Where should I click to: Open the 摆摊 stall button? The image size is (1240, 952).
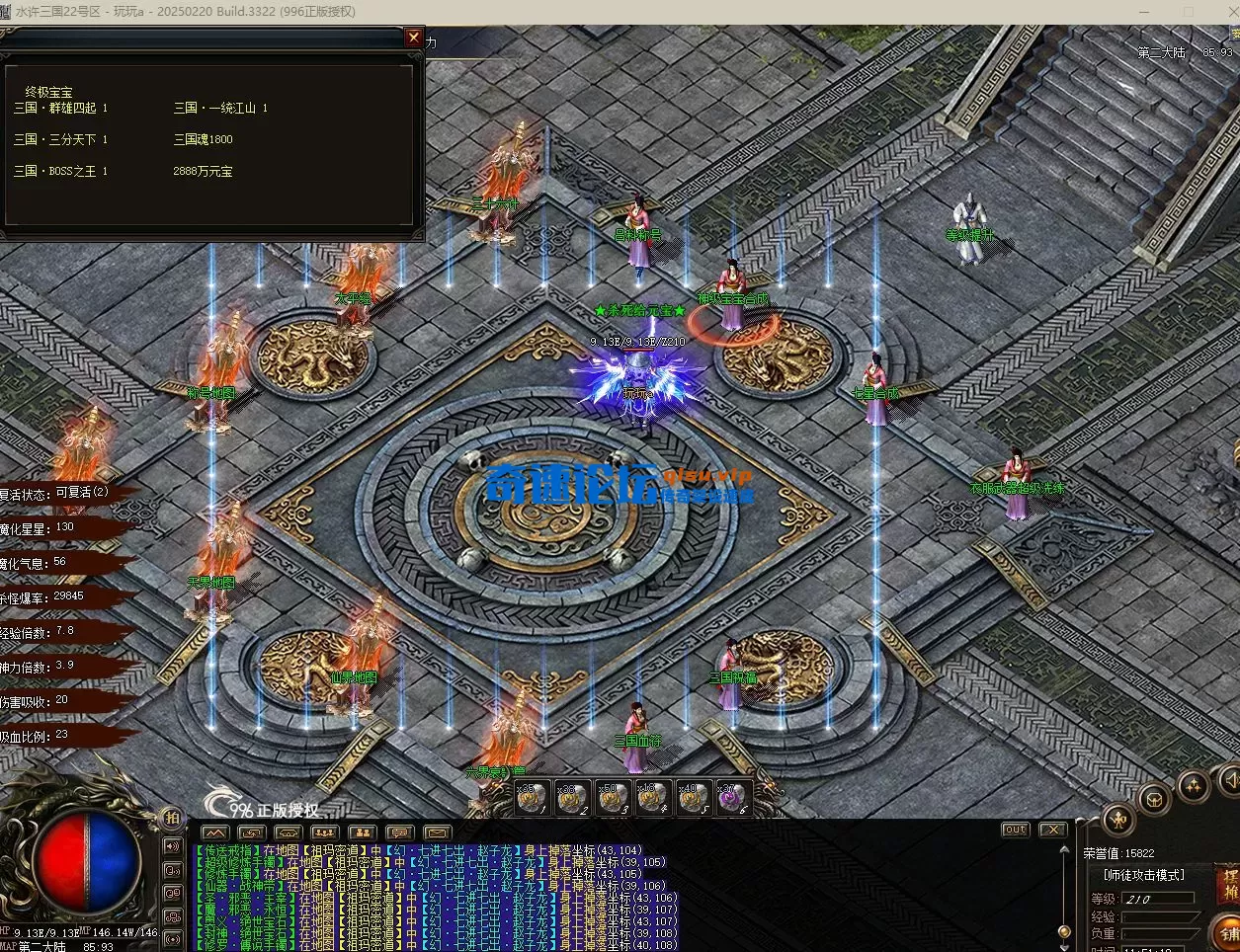[x=1229, y=884]
